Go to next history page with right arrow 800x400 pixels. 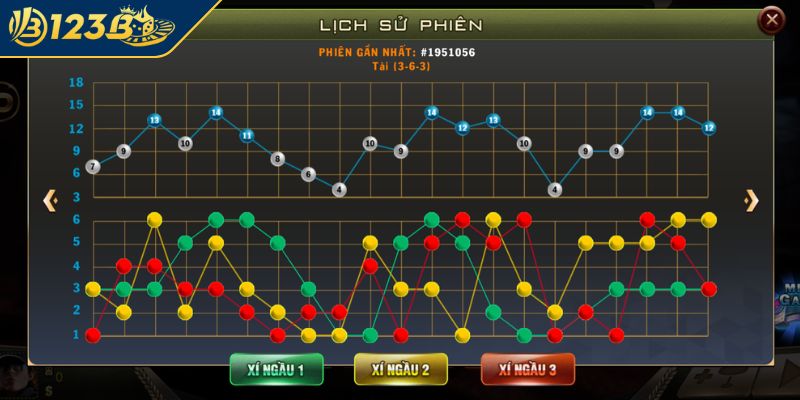(751, 200)
